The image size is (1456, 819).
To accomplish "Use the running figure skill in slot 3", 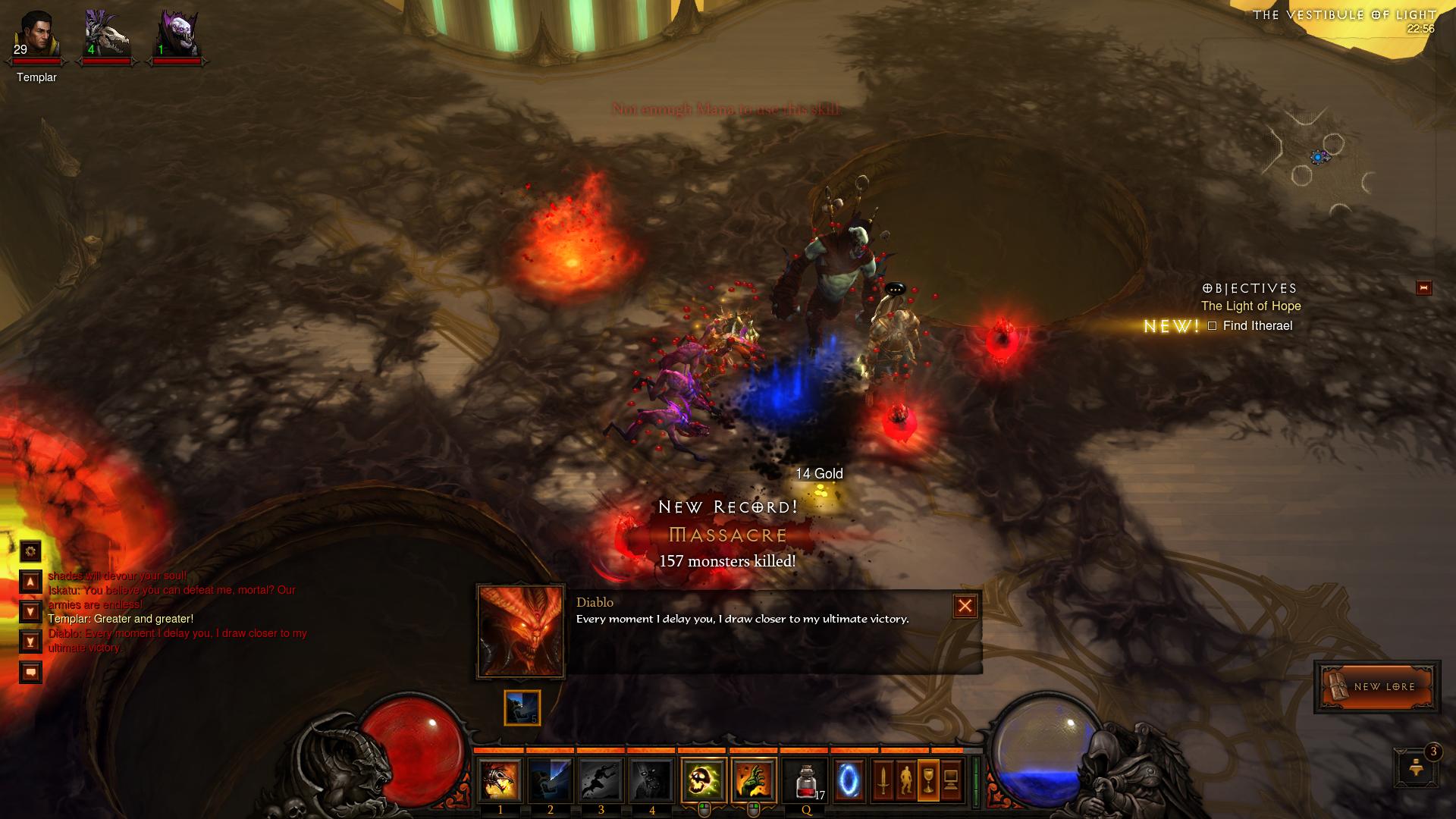I will click(601, 780).
